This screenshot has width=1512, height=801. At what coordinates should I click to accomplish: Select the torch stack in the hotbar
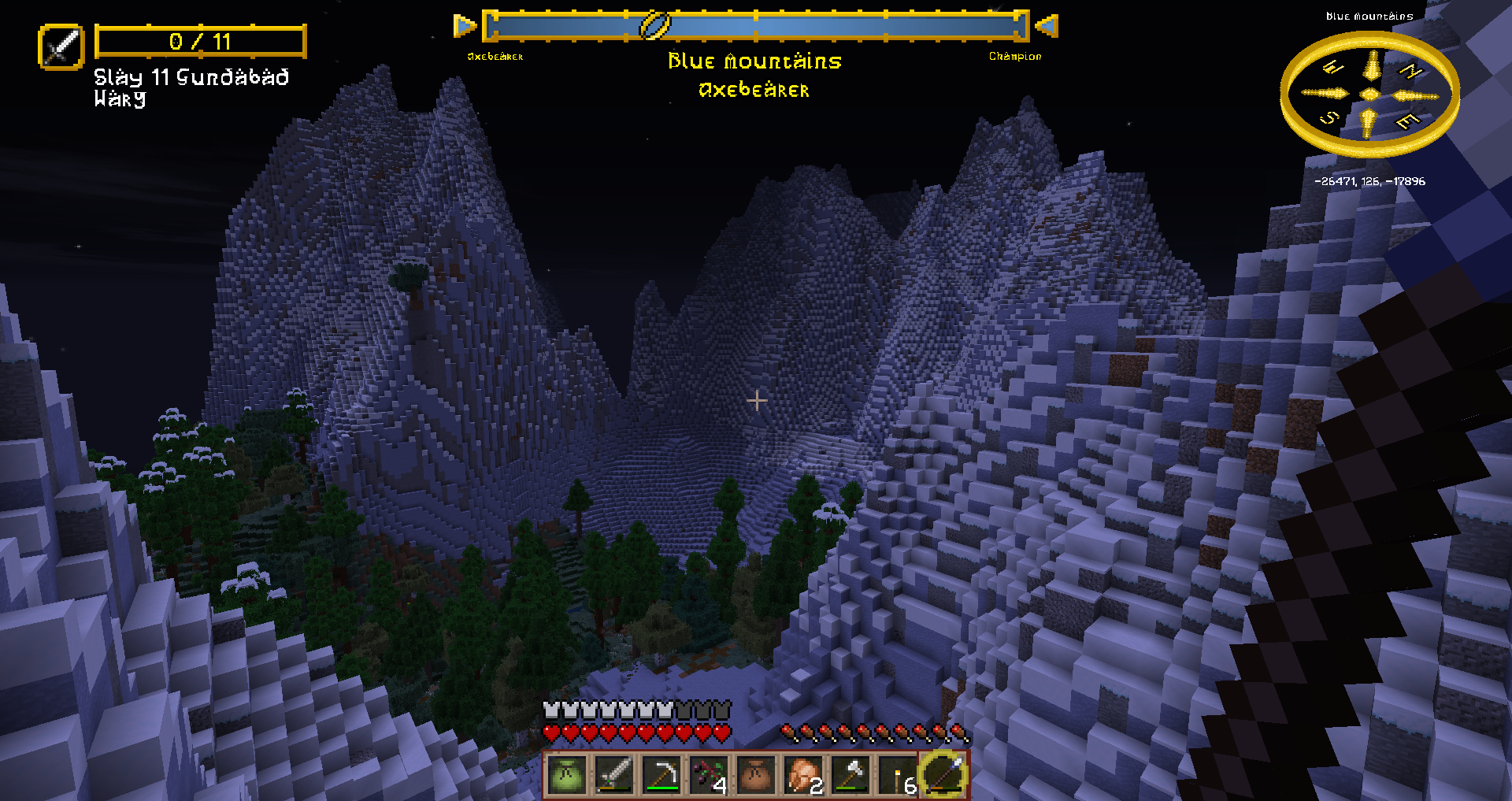click(898, 775)
